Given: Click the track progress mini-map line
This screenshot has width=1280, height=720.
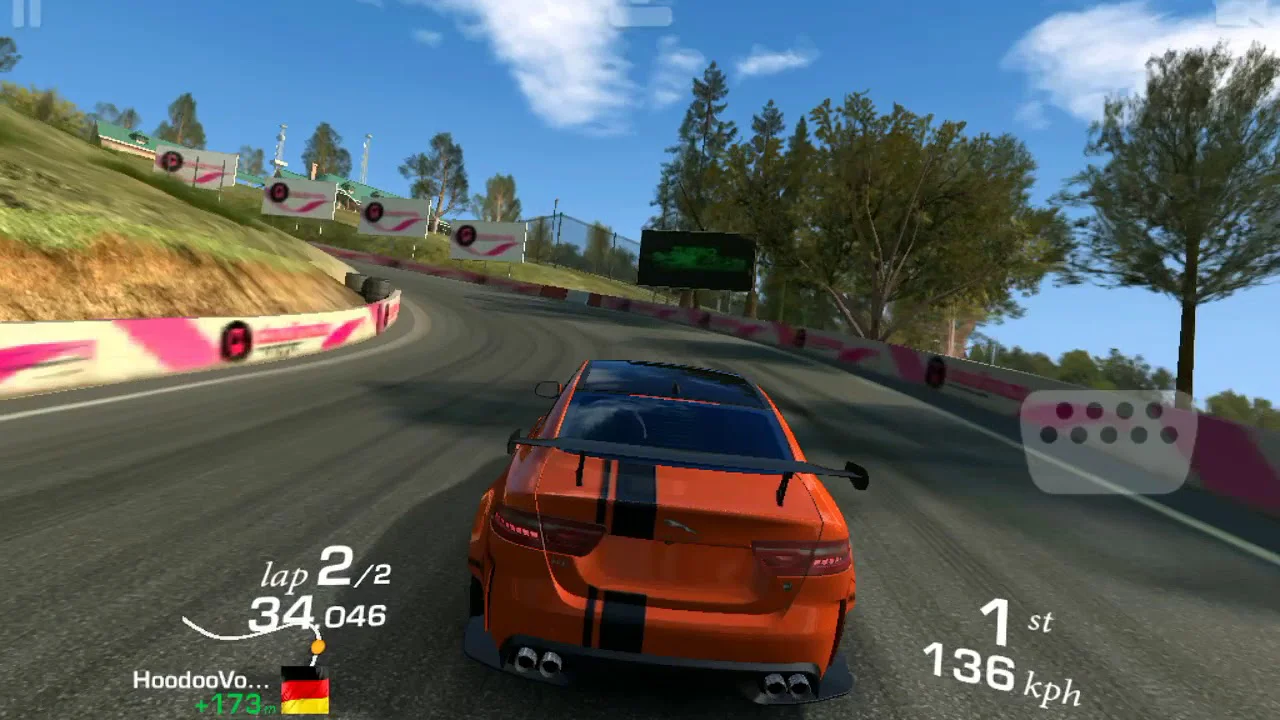Looking at the screenshot, I should click(x=250, y=630).
